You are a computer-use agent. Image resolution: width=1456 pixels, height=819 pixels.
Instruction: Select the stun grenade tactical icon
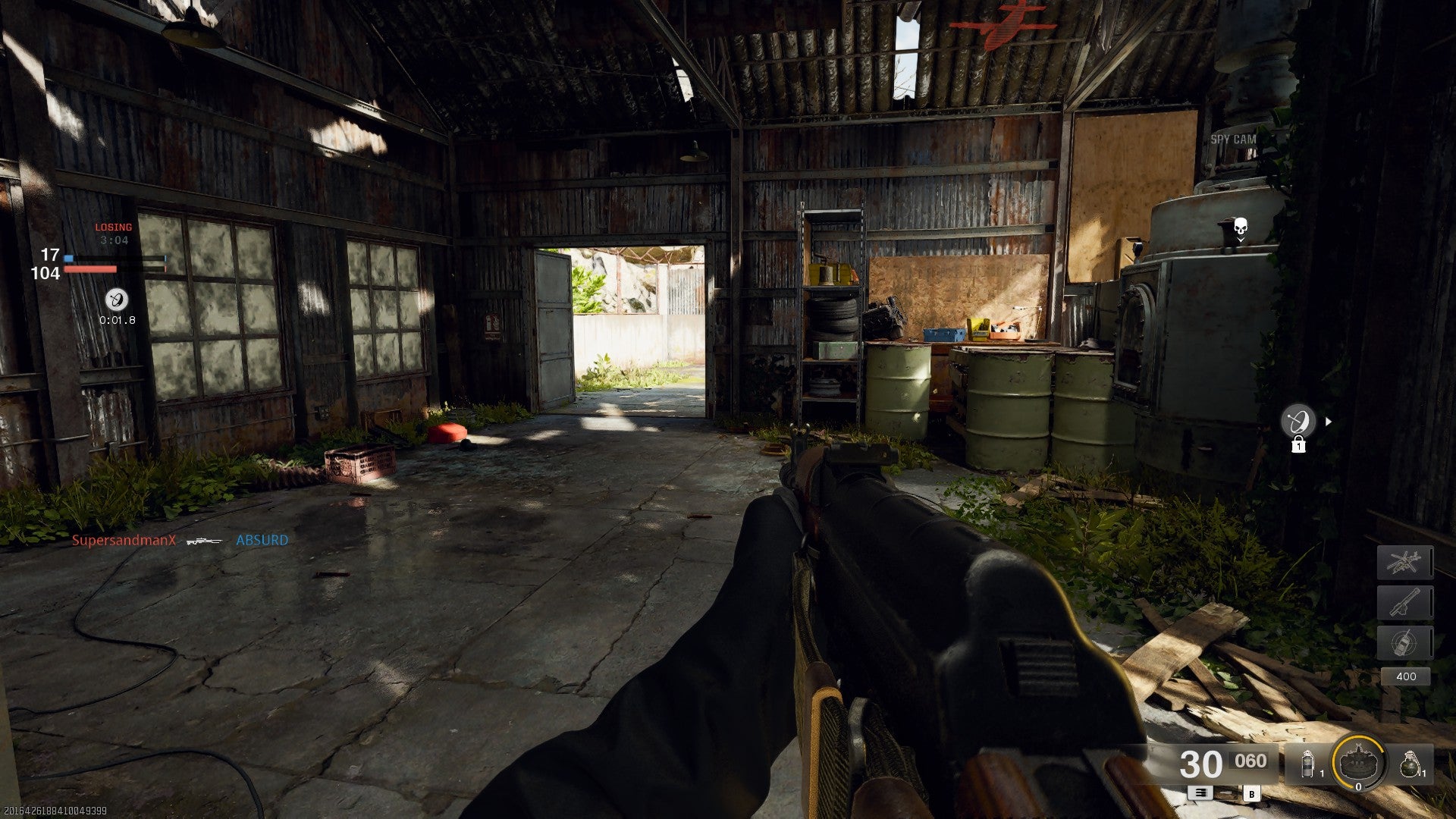[1307, 764]
